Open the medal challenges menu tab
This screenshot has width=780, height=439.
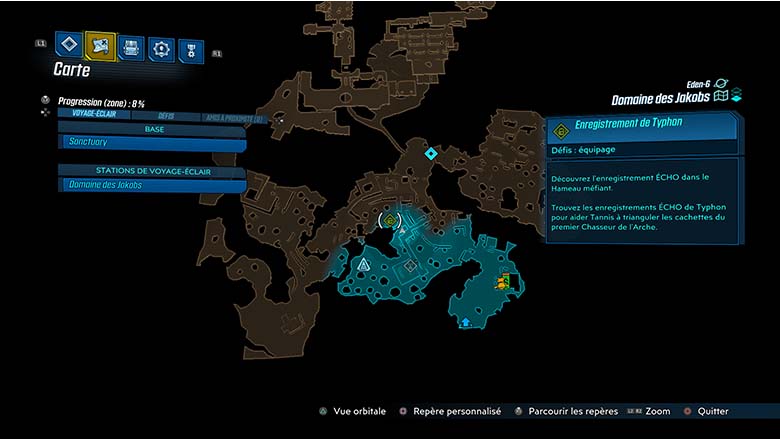[190, 50]
